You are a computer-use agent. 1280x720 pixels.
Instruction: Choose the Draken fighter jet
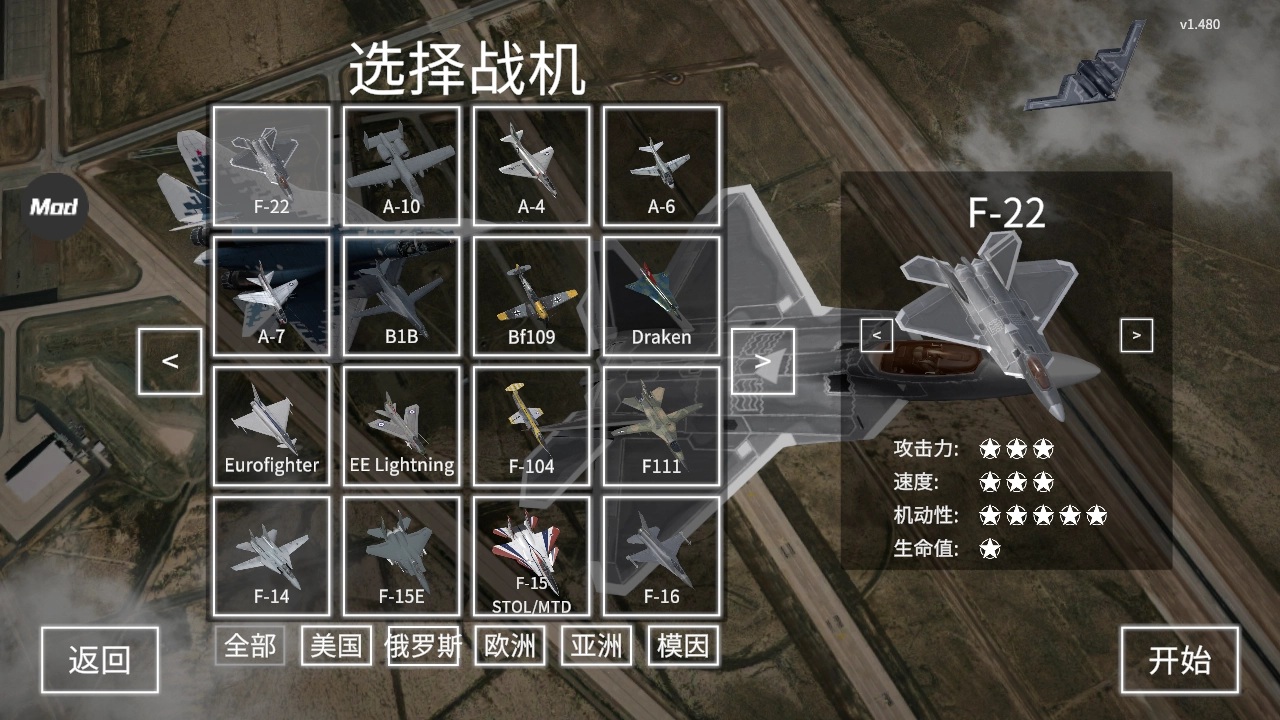[x=660, y=295]
